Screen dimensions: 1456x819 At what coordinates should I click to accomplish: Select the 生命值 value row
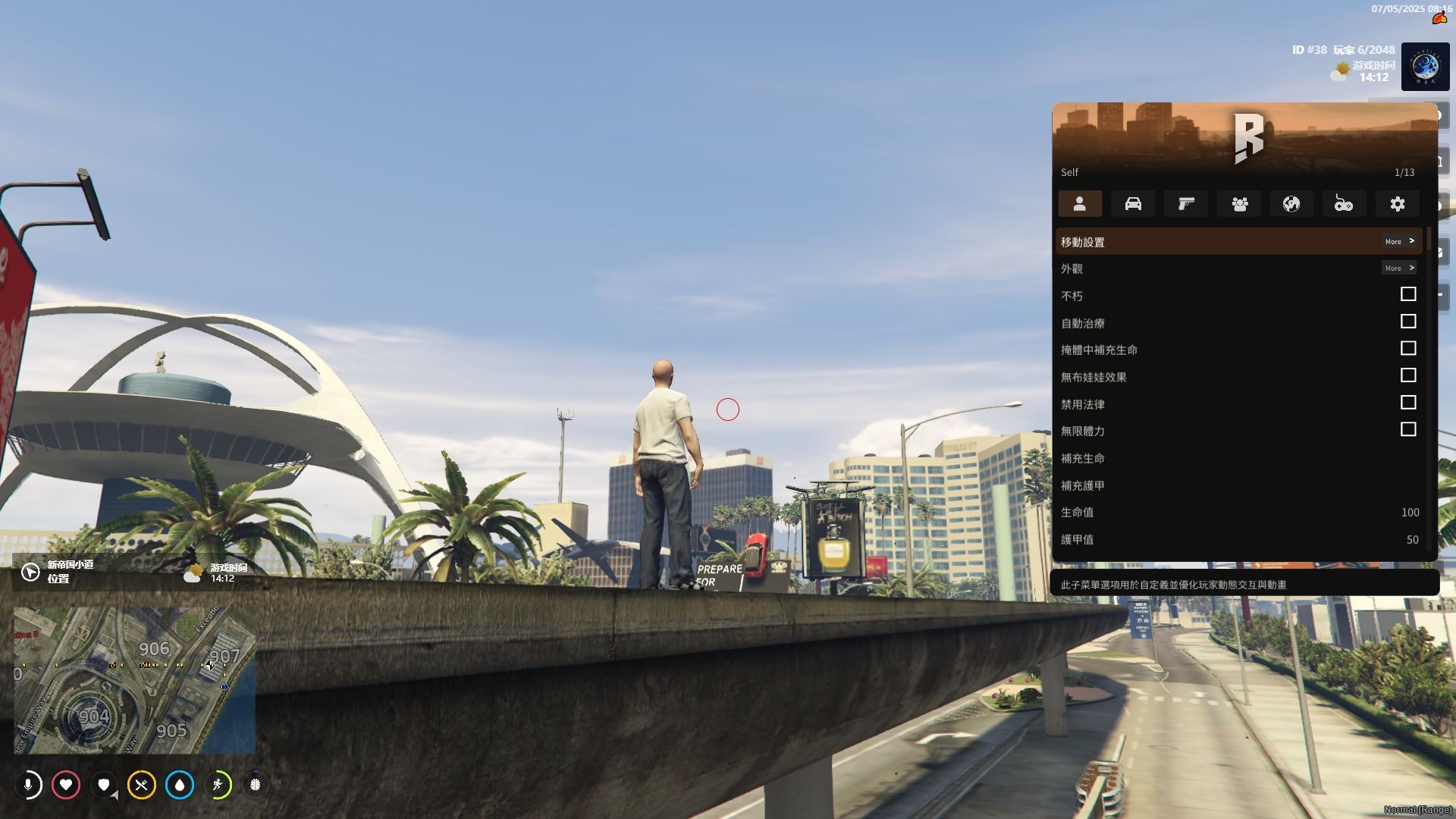click(x=1238, y=513)
